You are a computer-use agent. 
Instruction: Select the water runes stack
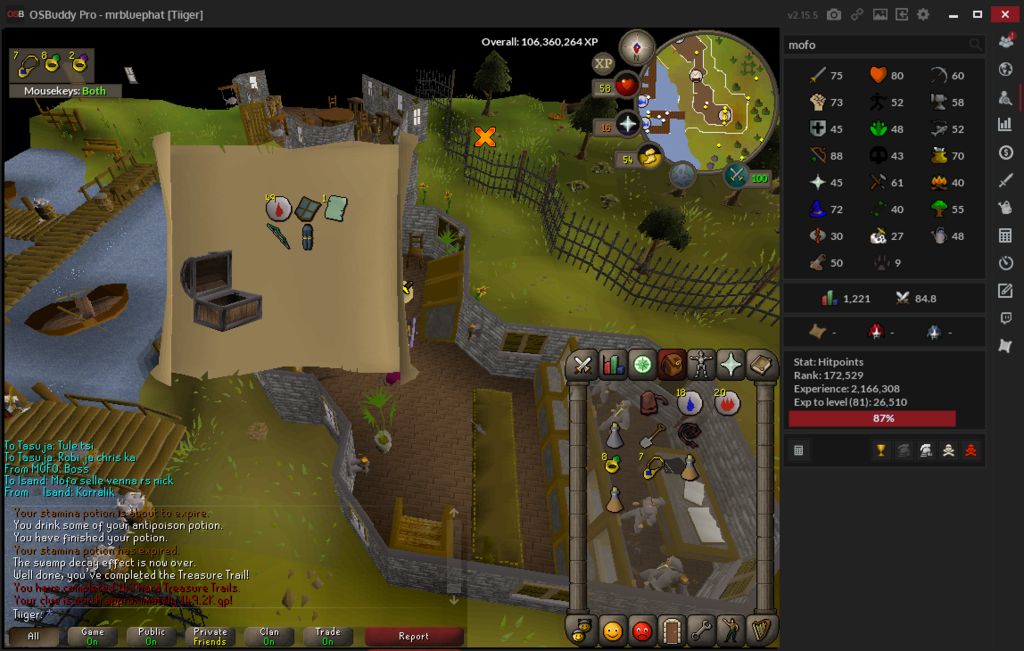click(x=689, y=402)
